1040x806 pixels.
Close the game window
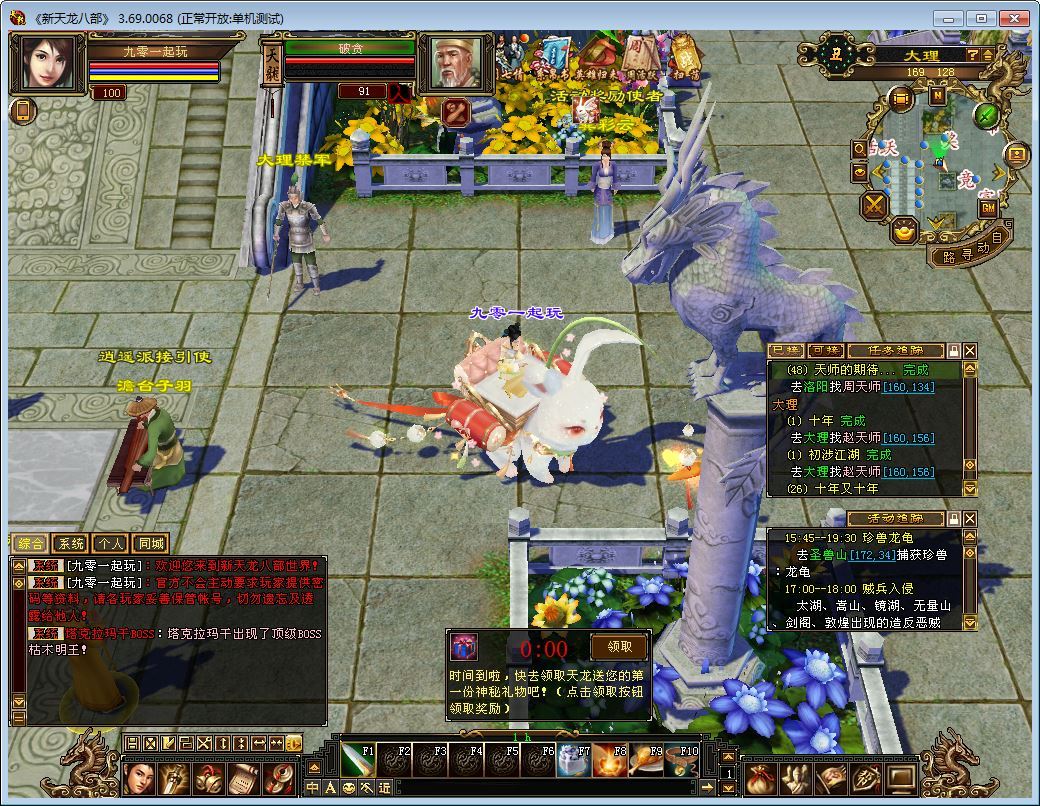coord(1015,18)
